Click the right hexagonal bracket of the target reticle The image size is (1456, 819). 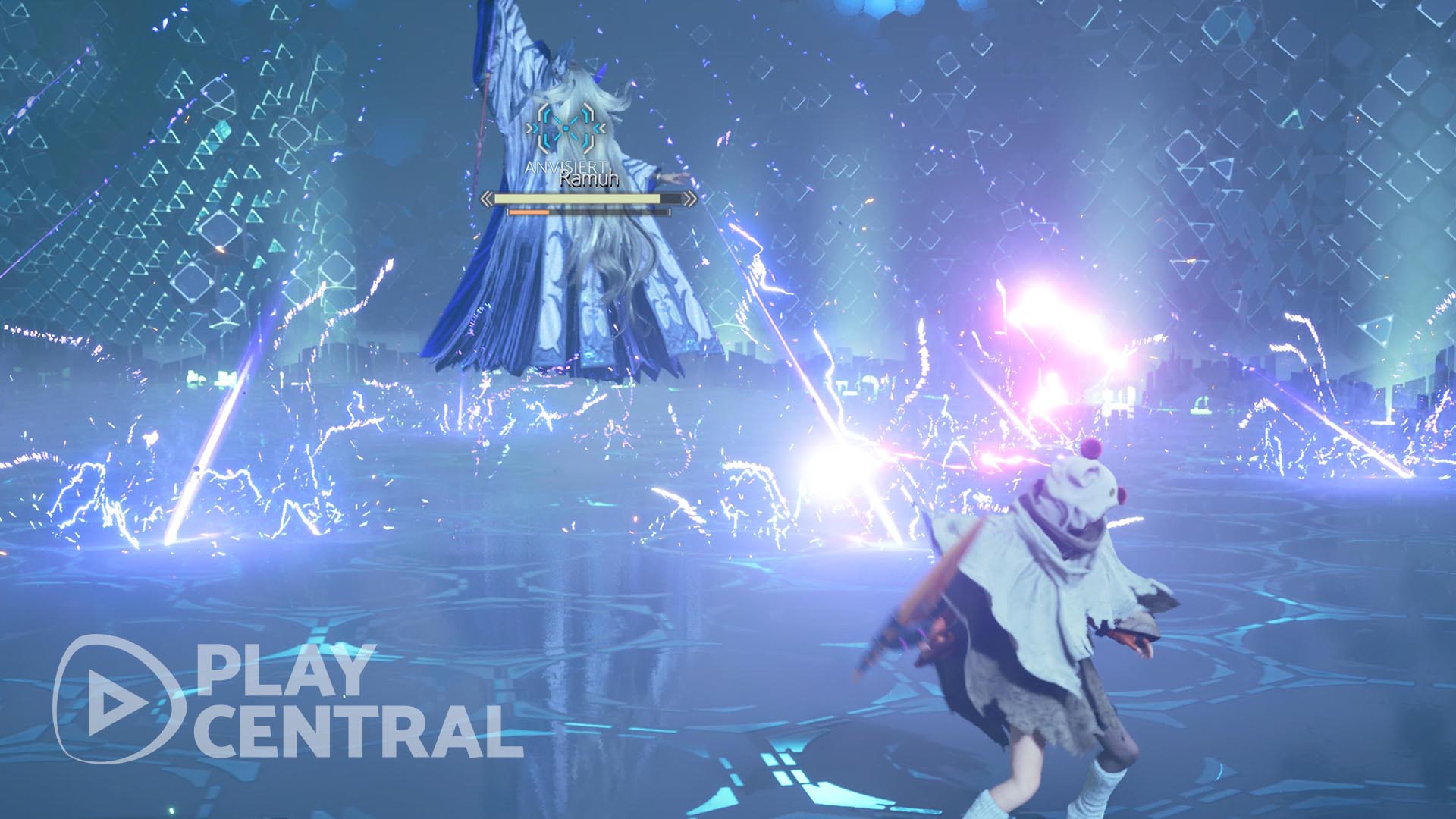point(588,128)
